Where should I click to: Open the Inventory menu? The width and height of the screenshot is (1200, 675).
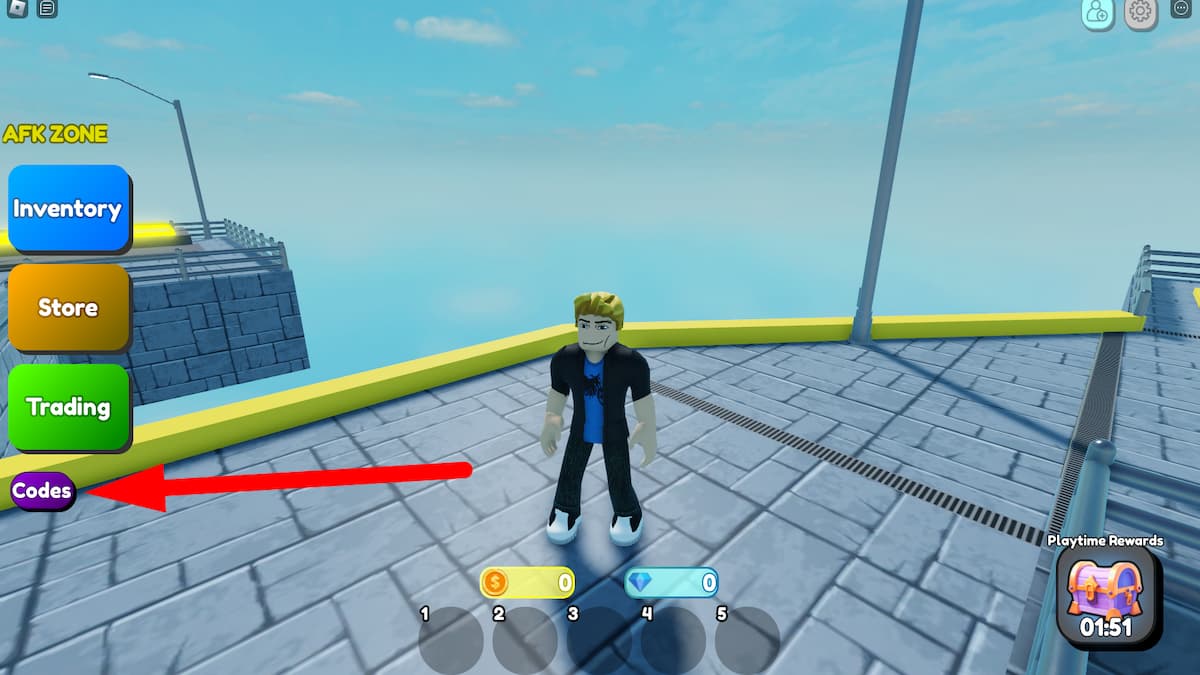(x=68, y=208)
